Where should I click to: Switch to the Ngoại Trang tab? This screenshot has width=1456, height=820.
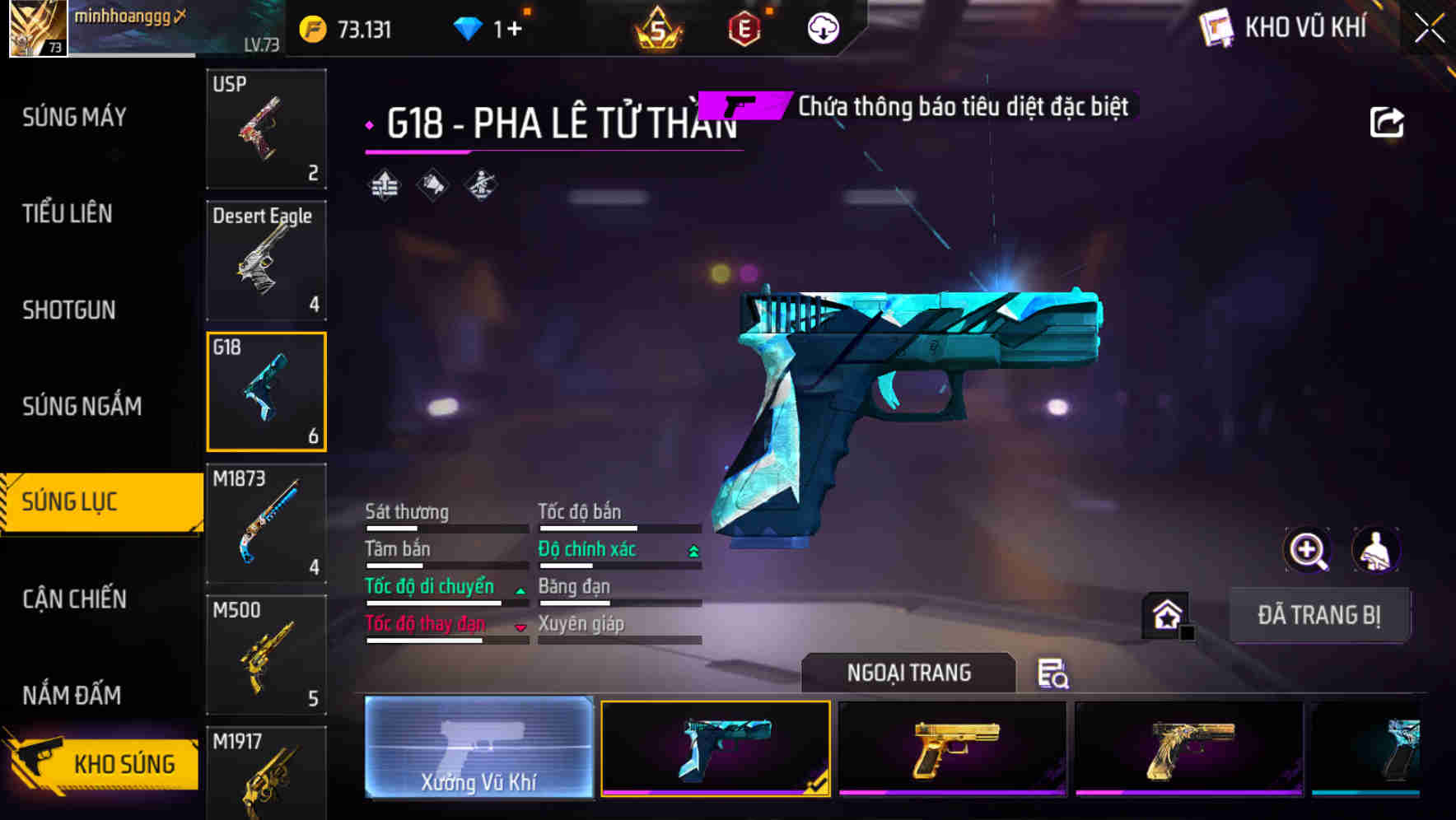point(908,673)
